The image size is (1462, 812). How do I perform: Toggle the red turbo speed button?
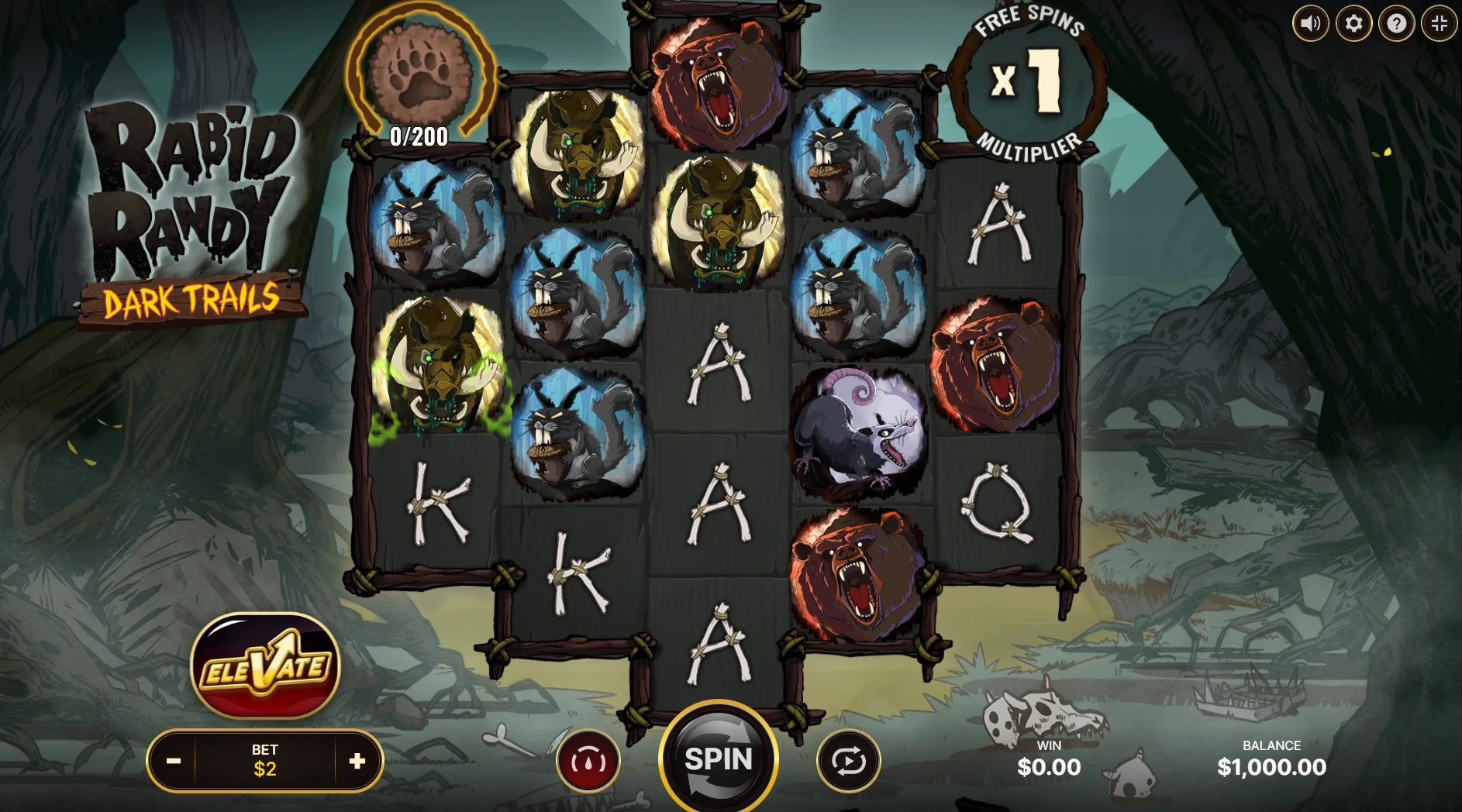[x=588, y=761]
